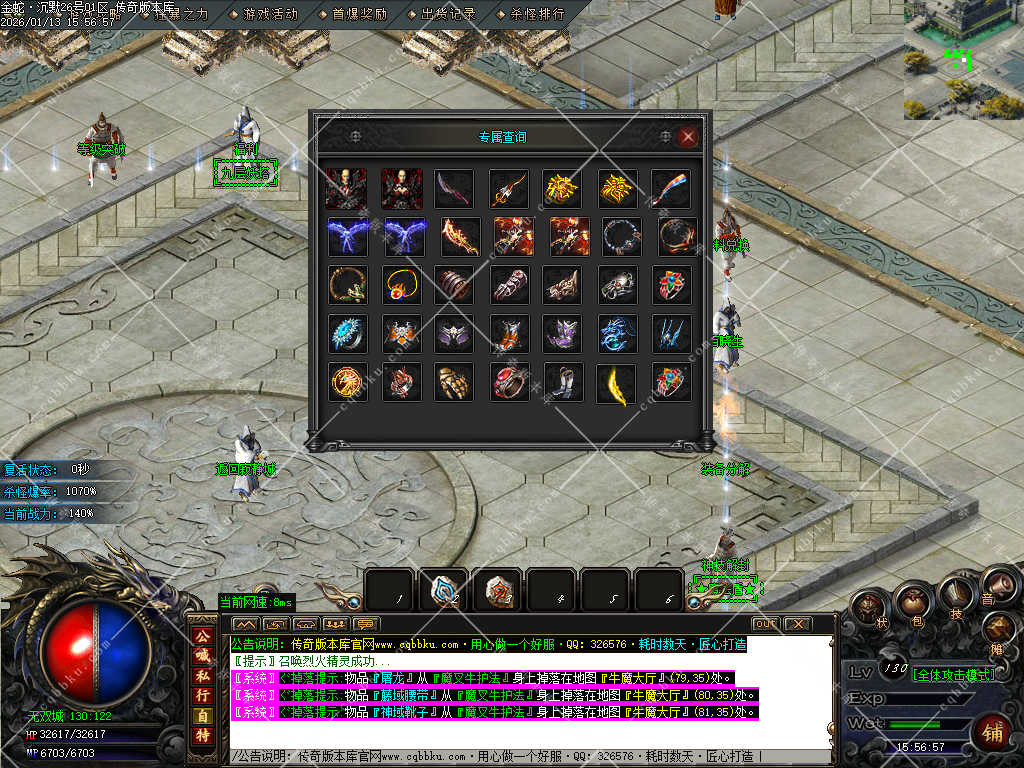The height and width of the screenshot is (768, 1024).
Task: Use the item in hotbar slot 3
Action: pyautogui.click(x=498, y=590)
